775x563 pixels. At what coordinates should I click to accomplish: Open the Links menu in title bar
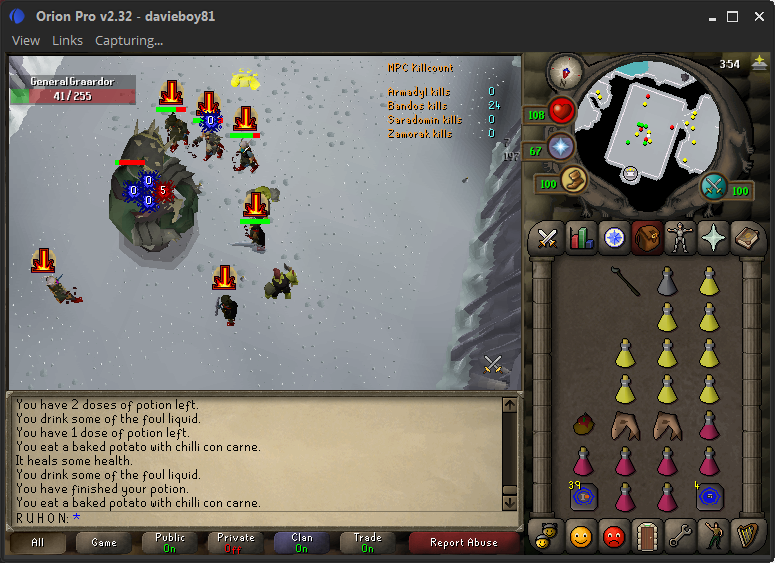tap(67, 41)
